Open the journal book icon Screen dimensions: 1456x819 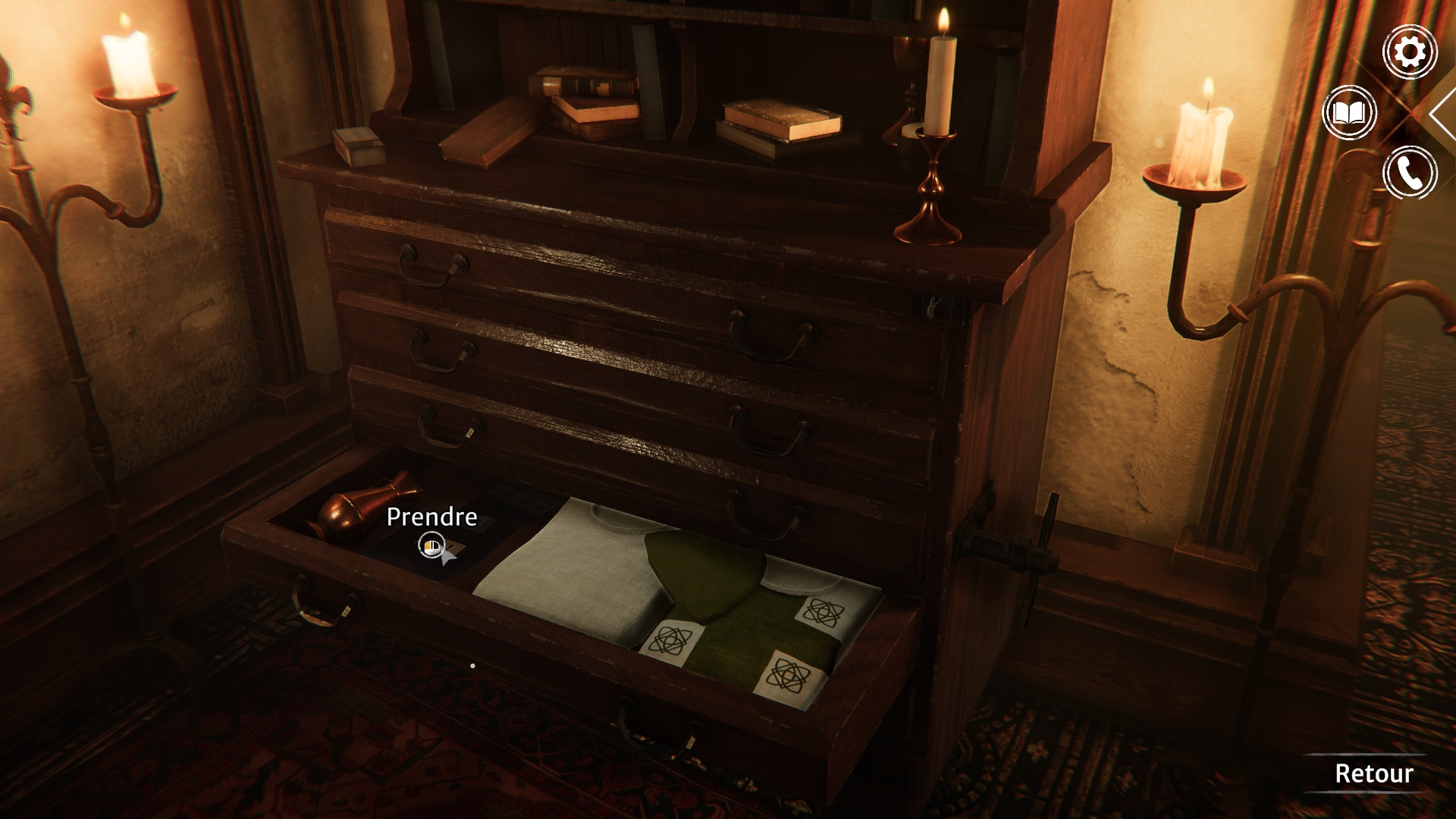click(1349, 114)
